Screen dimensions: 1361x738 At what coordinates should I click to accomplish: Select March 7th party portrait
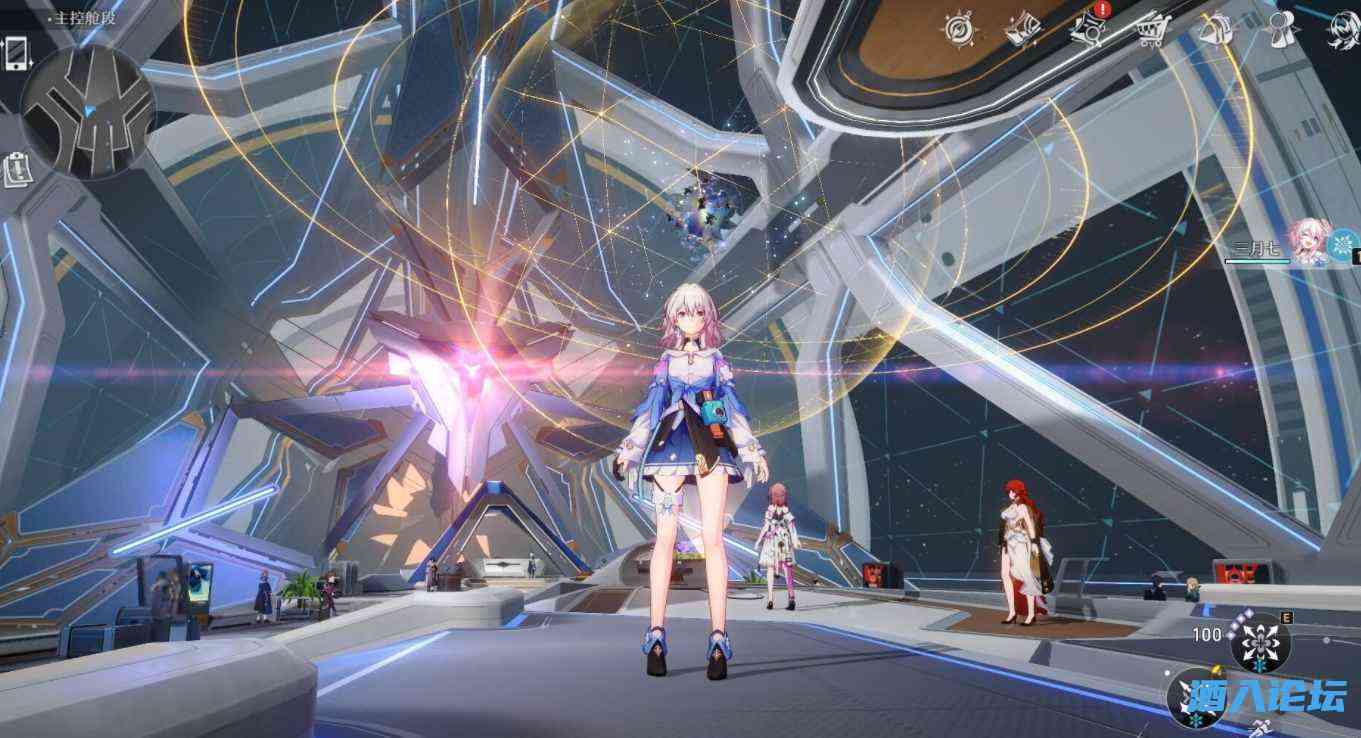[1307, 243]
